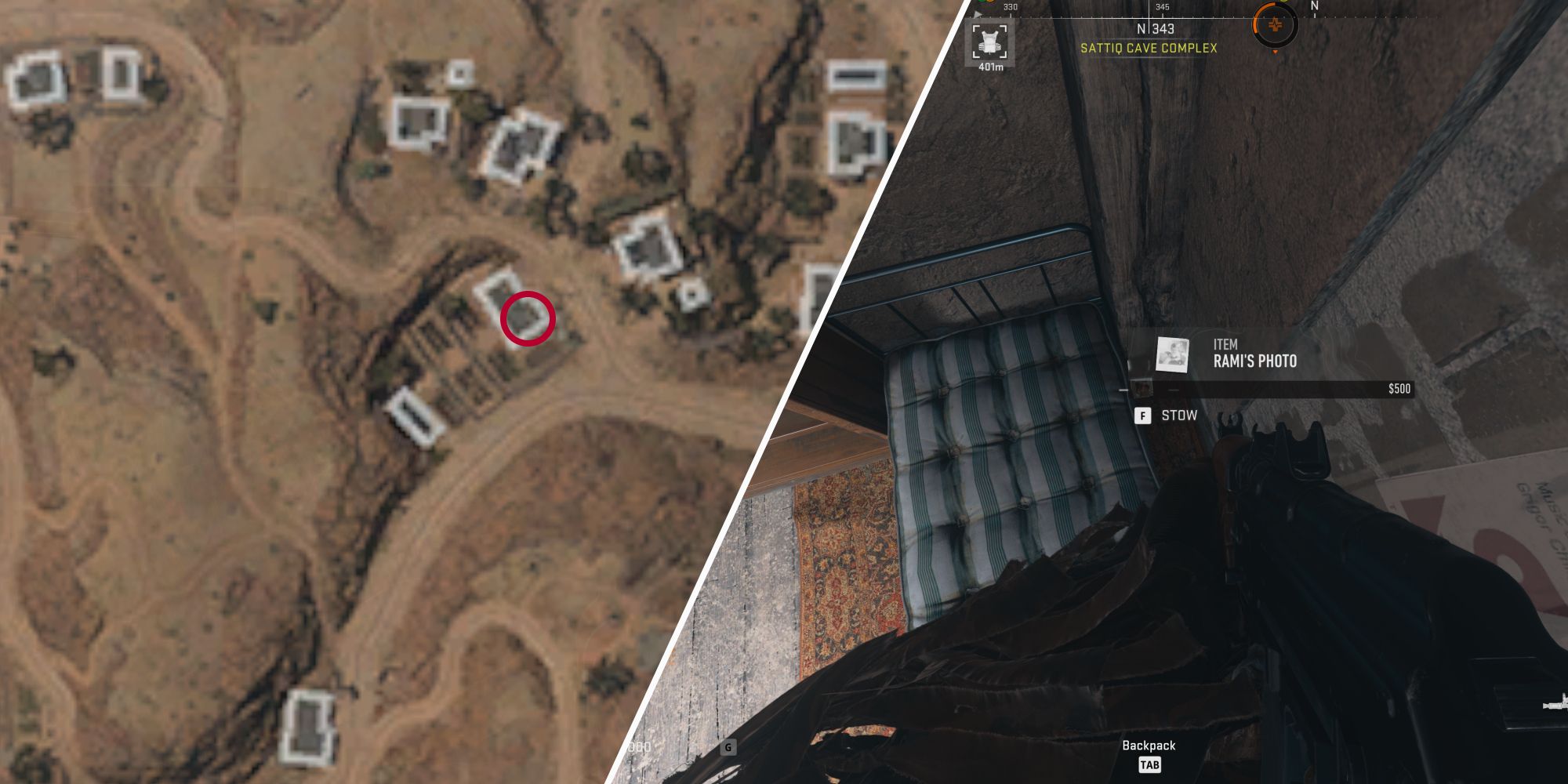This screenshot has height=784, width=1568.
Task: Select the Rami's Photo polaroid item icon
Action: point(1171,354)
